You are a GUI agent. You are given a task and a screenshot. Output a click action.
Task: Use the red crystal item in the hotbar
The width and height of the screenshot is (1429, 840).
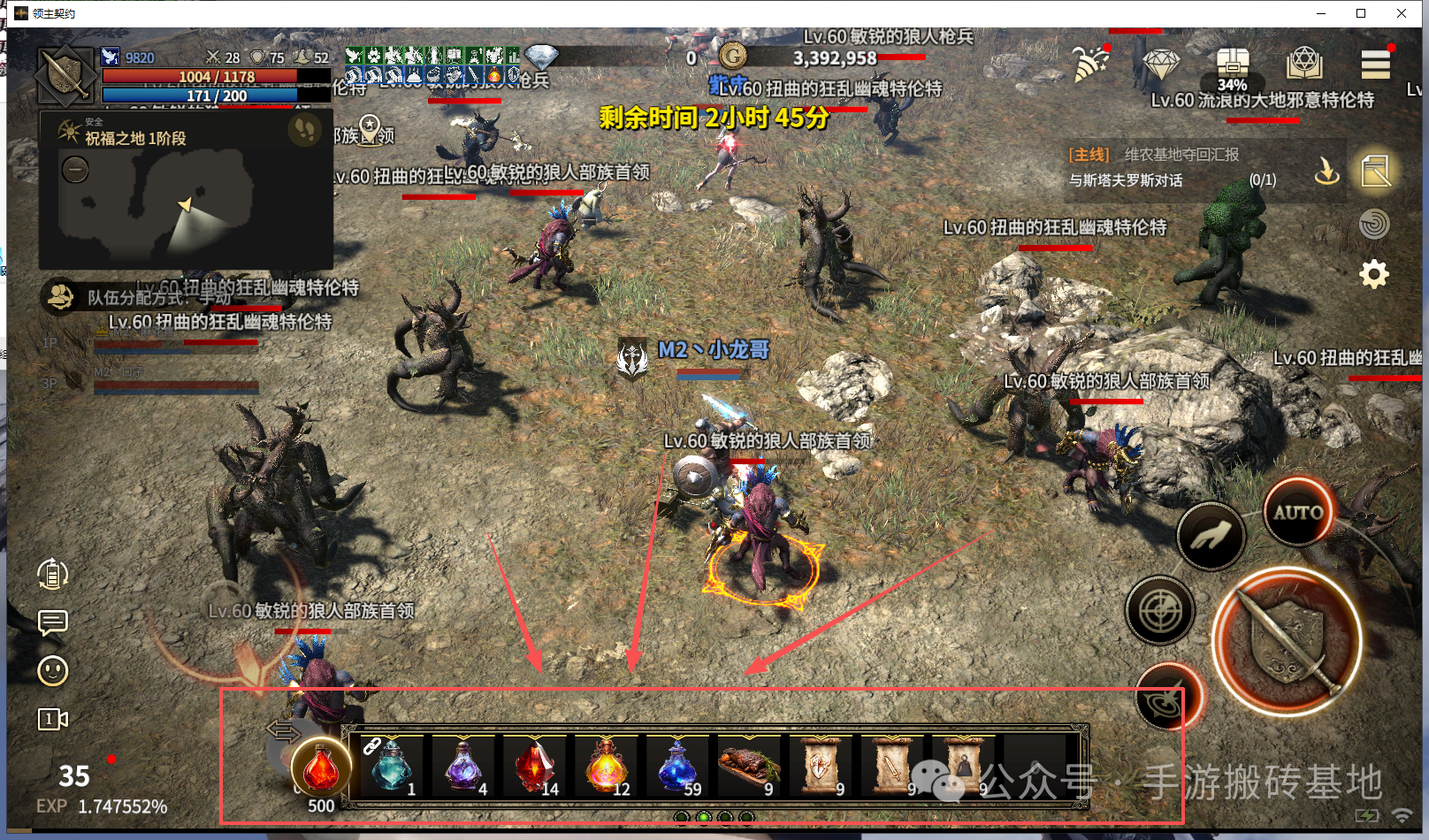click(x=535, y=765)
